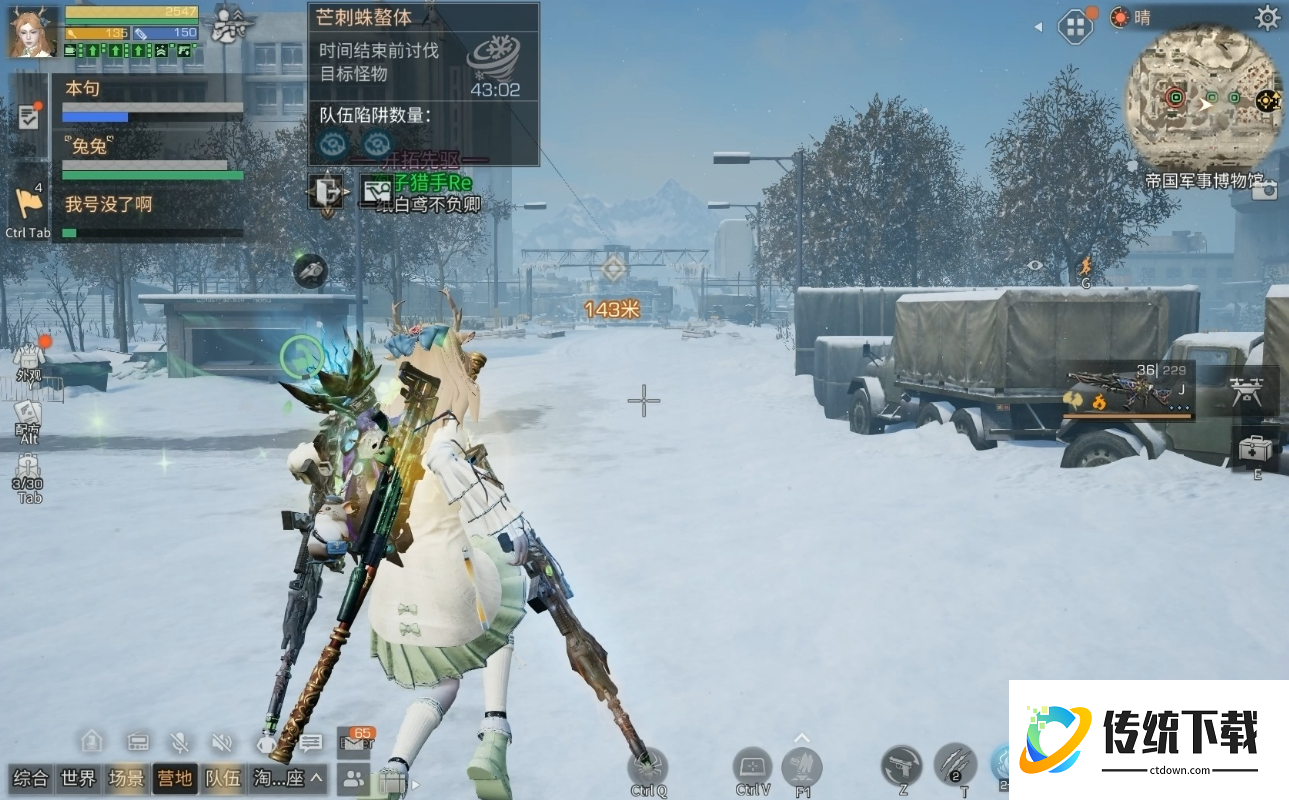Image resolution: width=1289 pixels, height=800 pixels.
Task: Switch to the 世界 chat tab
Action: [x=79, y=778]
